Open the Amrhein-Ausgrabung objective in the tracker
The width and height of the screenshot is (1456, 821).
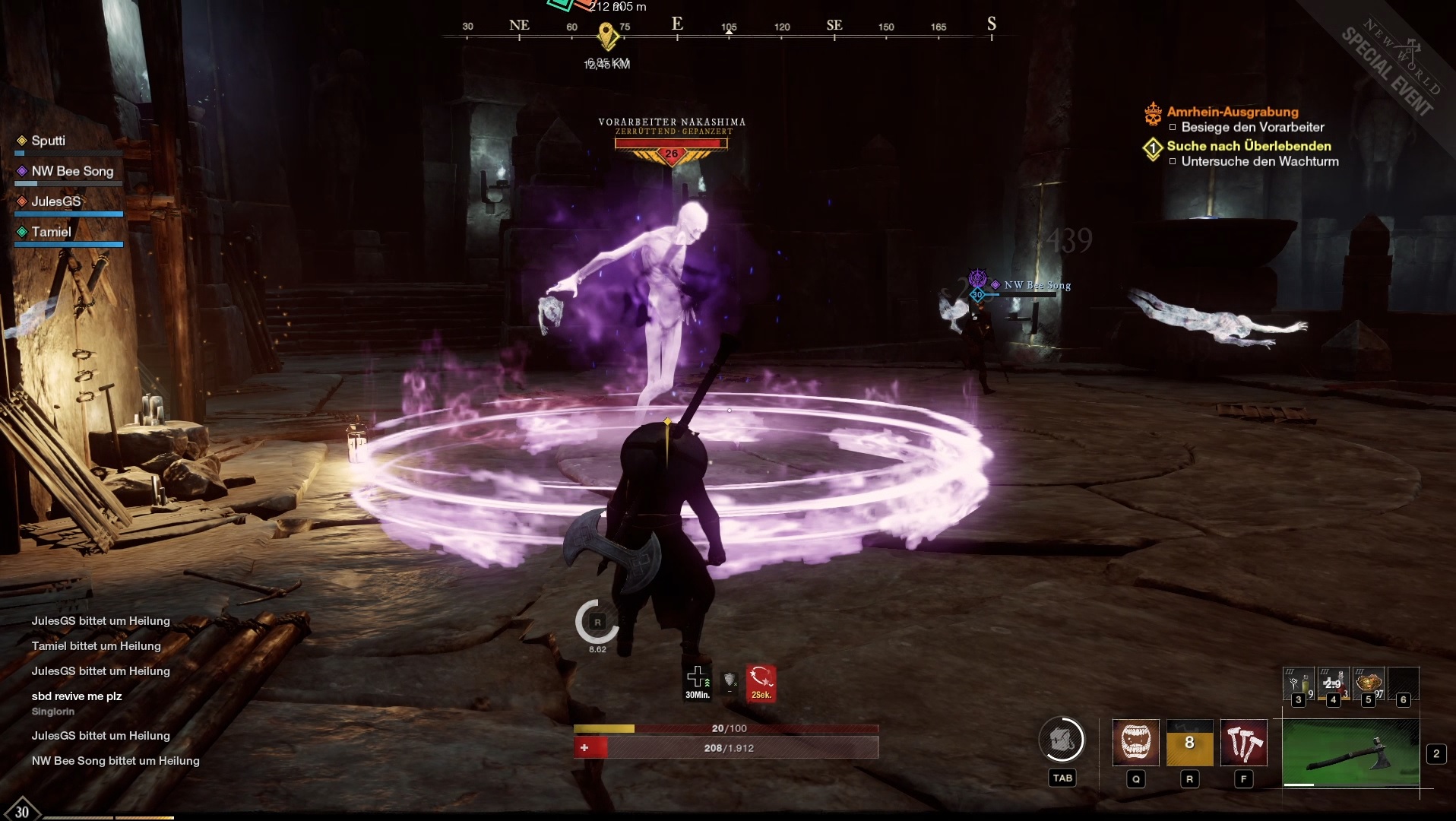point(1232,112)
